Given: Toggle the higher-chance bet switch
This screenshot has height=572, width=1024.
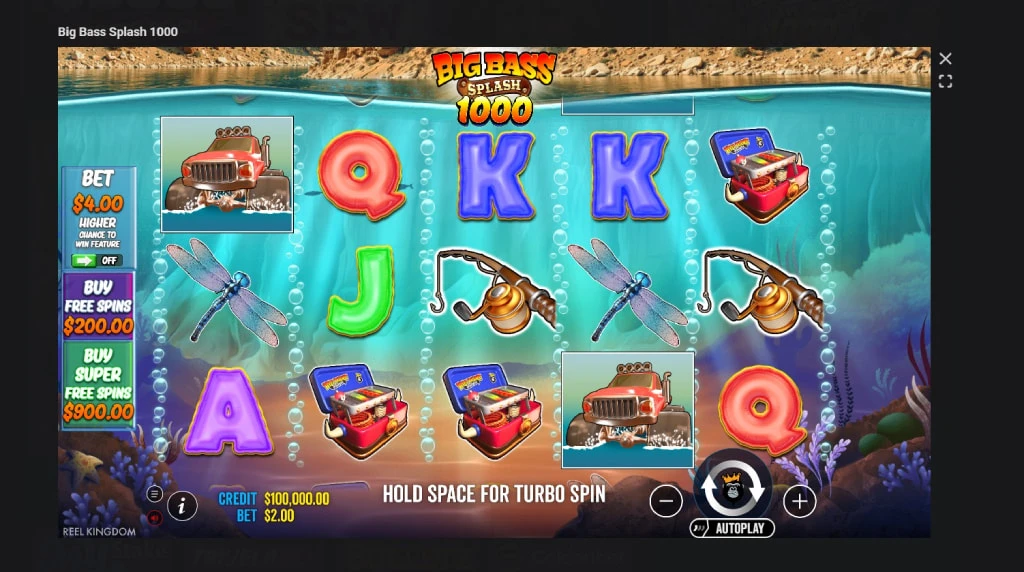Looking at the screenshot, I should pyautogui.click(x=97, y=260).
